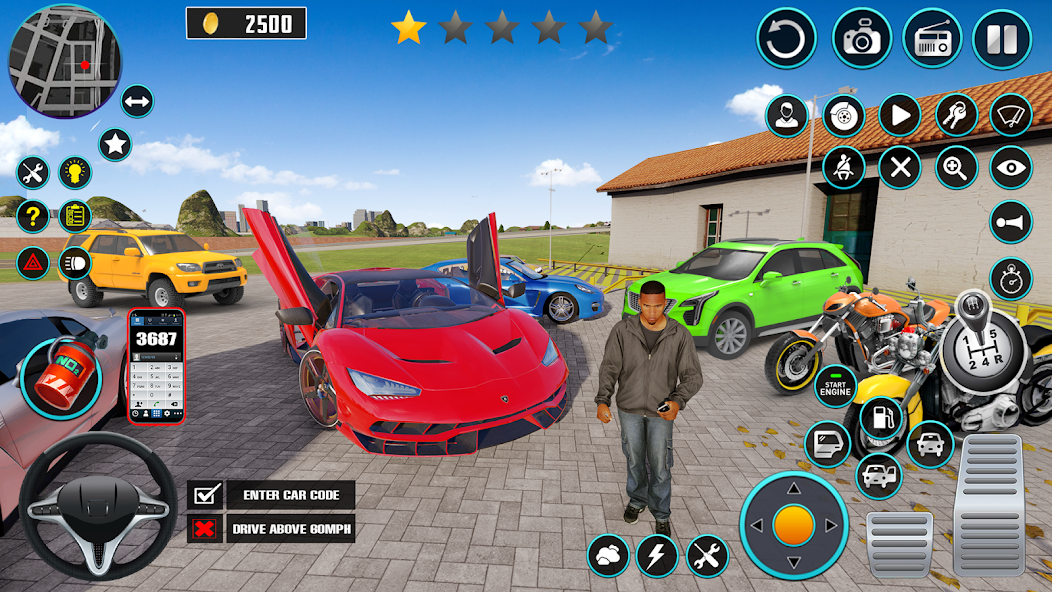
Task: Click the START ENGINE button
Action: pyautogui.click(x=835, y=386)
